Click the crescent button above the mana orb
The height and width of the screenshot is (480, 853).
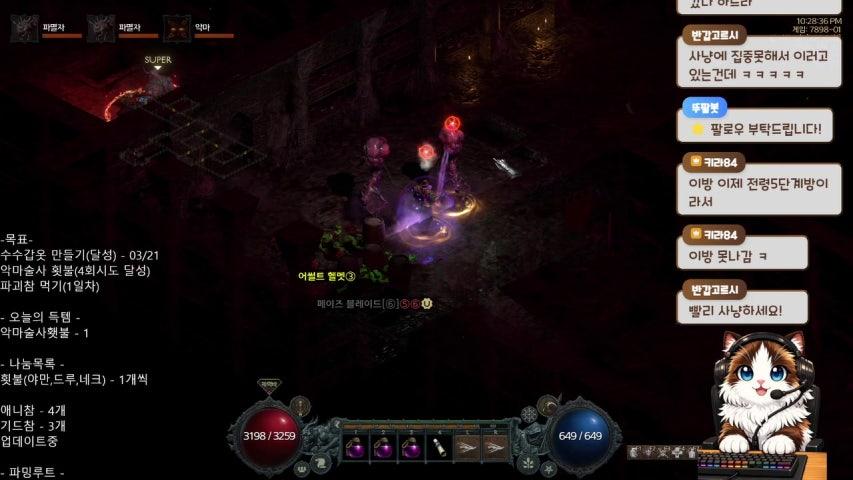[547, 405]
